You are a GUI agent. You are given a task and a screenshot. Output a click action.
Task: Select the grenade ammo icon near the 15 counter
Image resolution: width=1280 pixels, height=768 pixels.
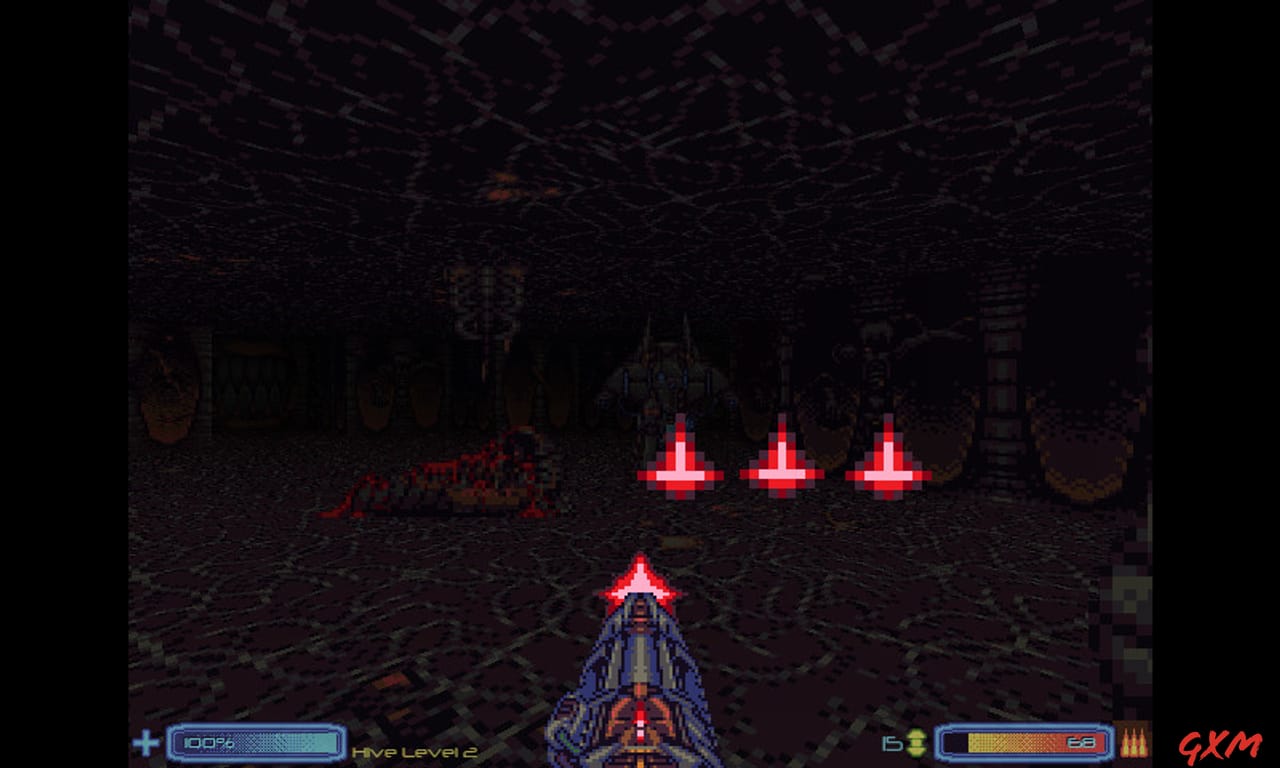[917, 742]
